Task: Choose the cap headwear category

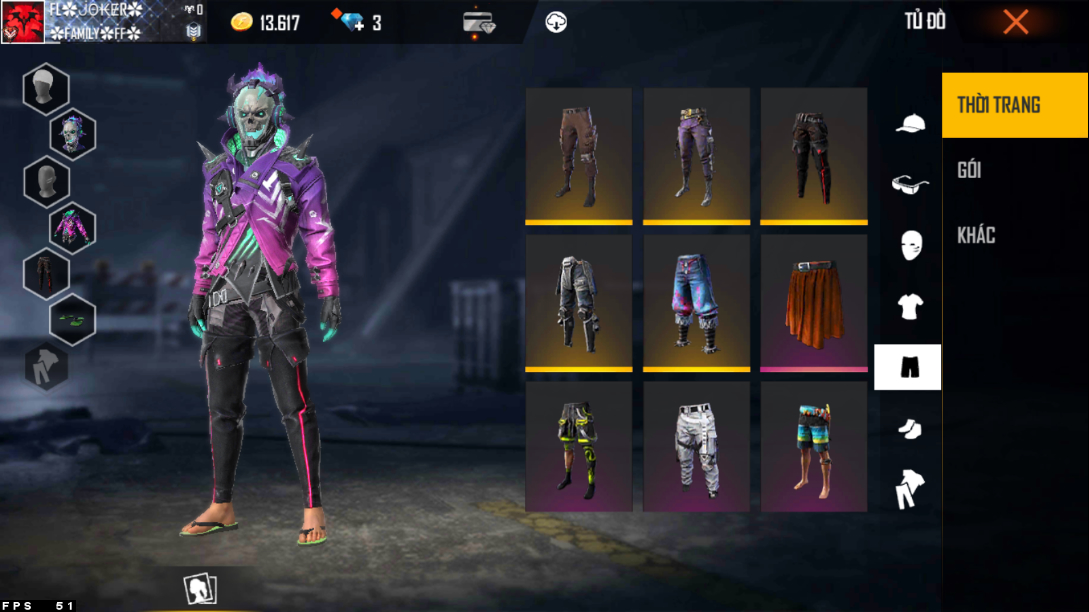Action: (909, 124)
